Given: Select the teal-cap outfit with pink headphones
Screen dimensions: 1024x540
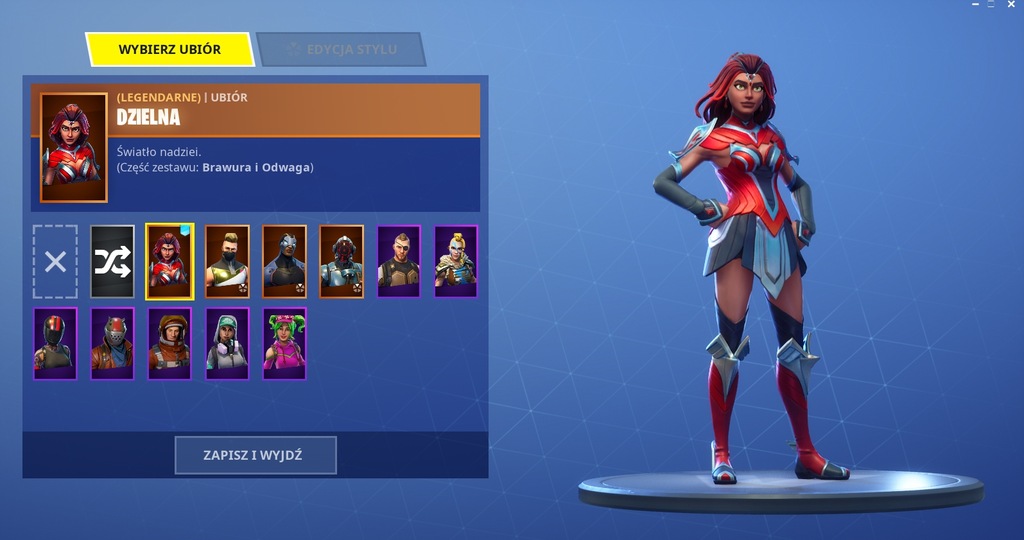Looking at the screenshot, I should tap(227, 344).
